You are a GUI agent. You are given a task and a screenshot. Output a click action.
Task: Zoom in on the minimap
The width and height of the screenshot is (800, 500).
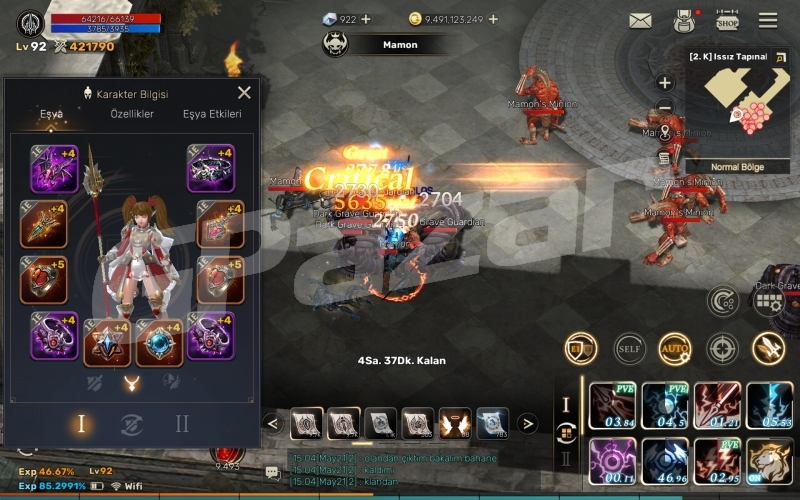664,83
